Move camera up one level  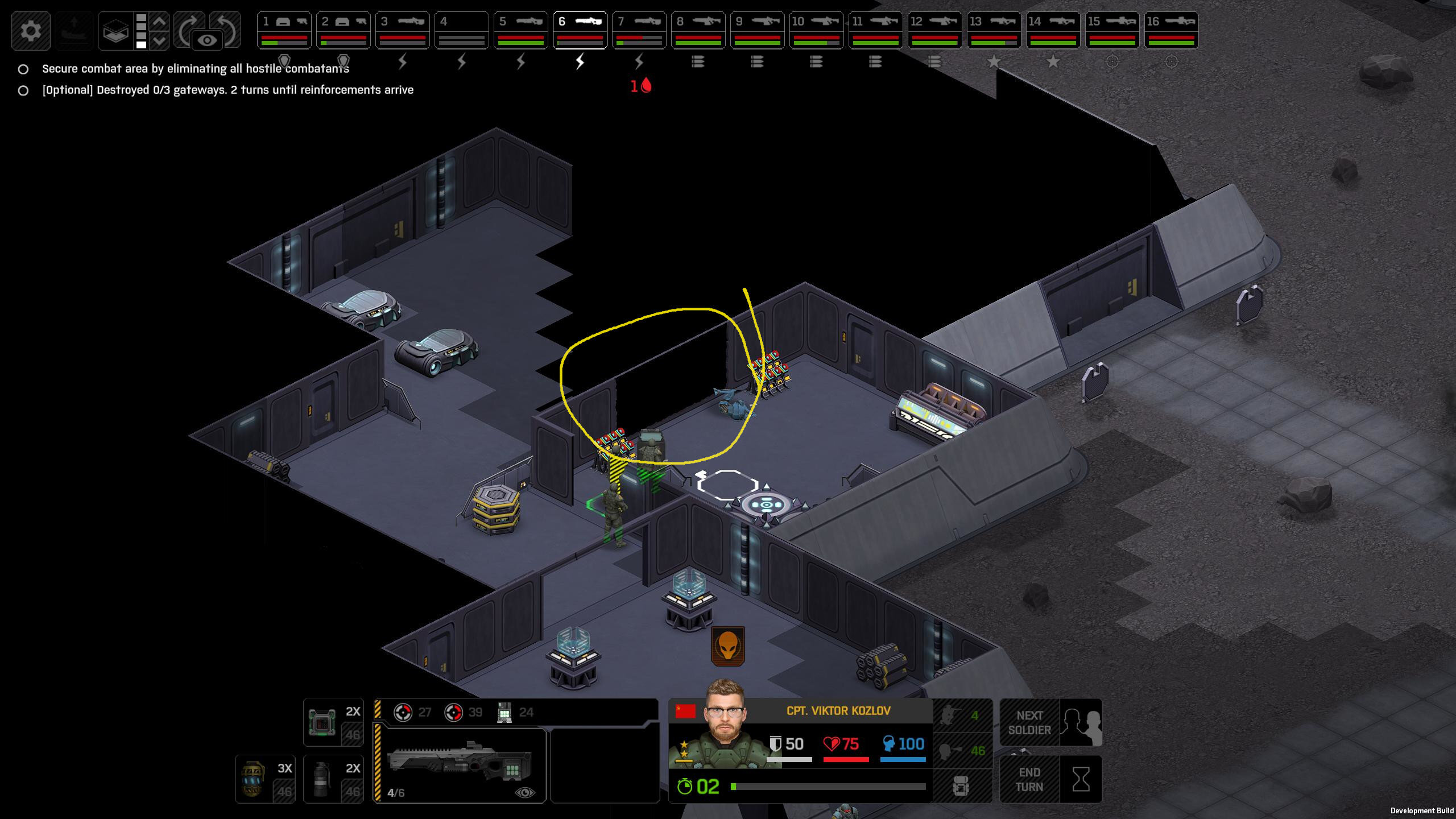(x=160, y=22)
